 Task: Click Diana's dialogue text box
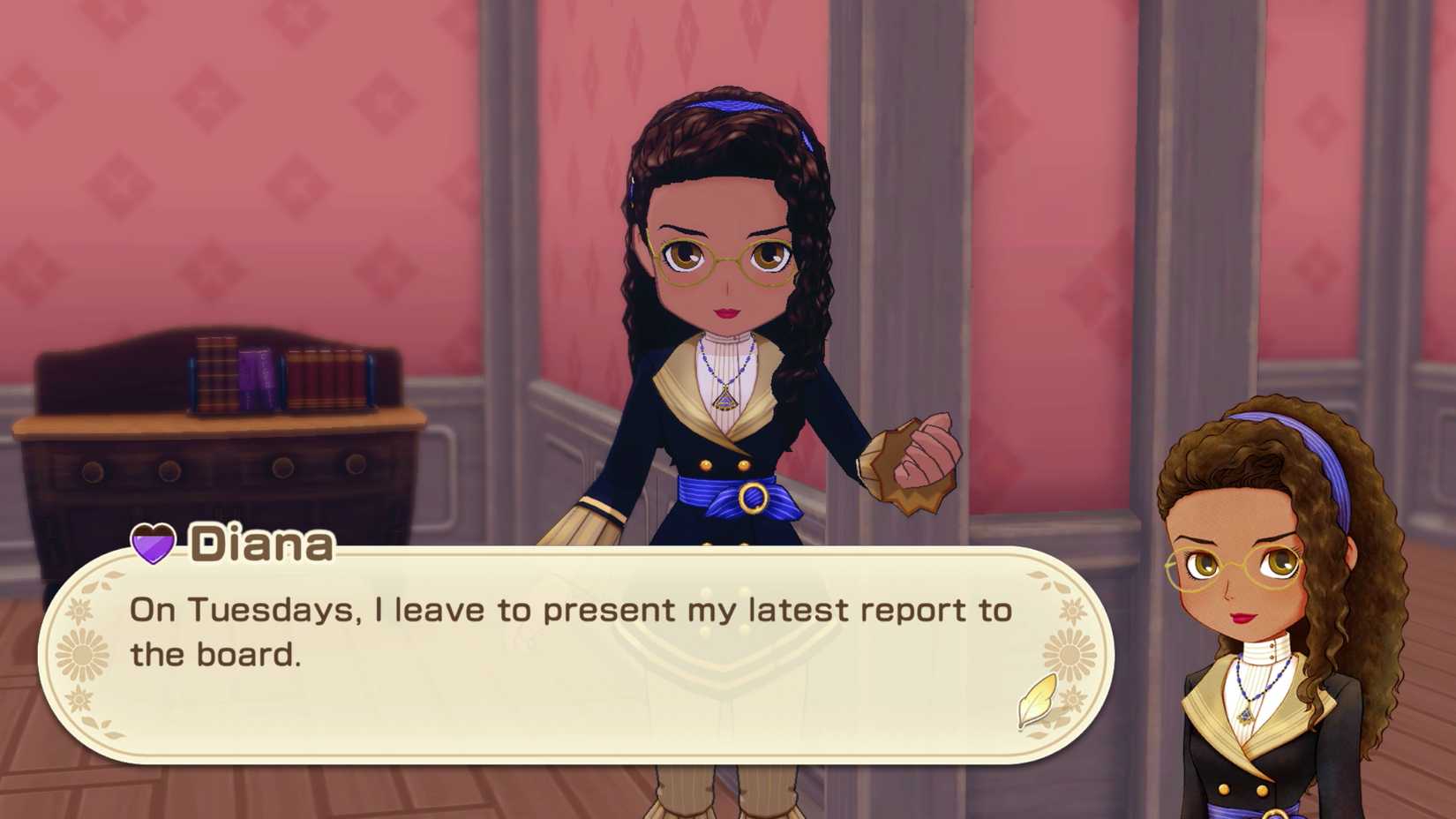574,653
